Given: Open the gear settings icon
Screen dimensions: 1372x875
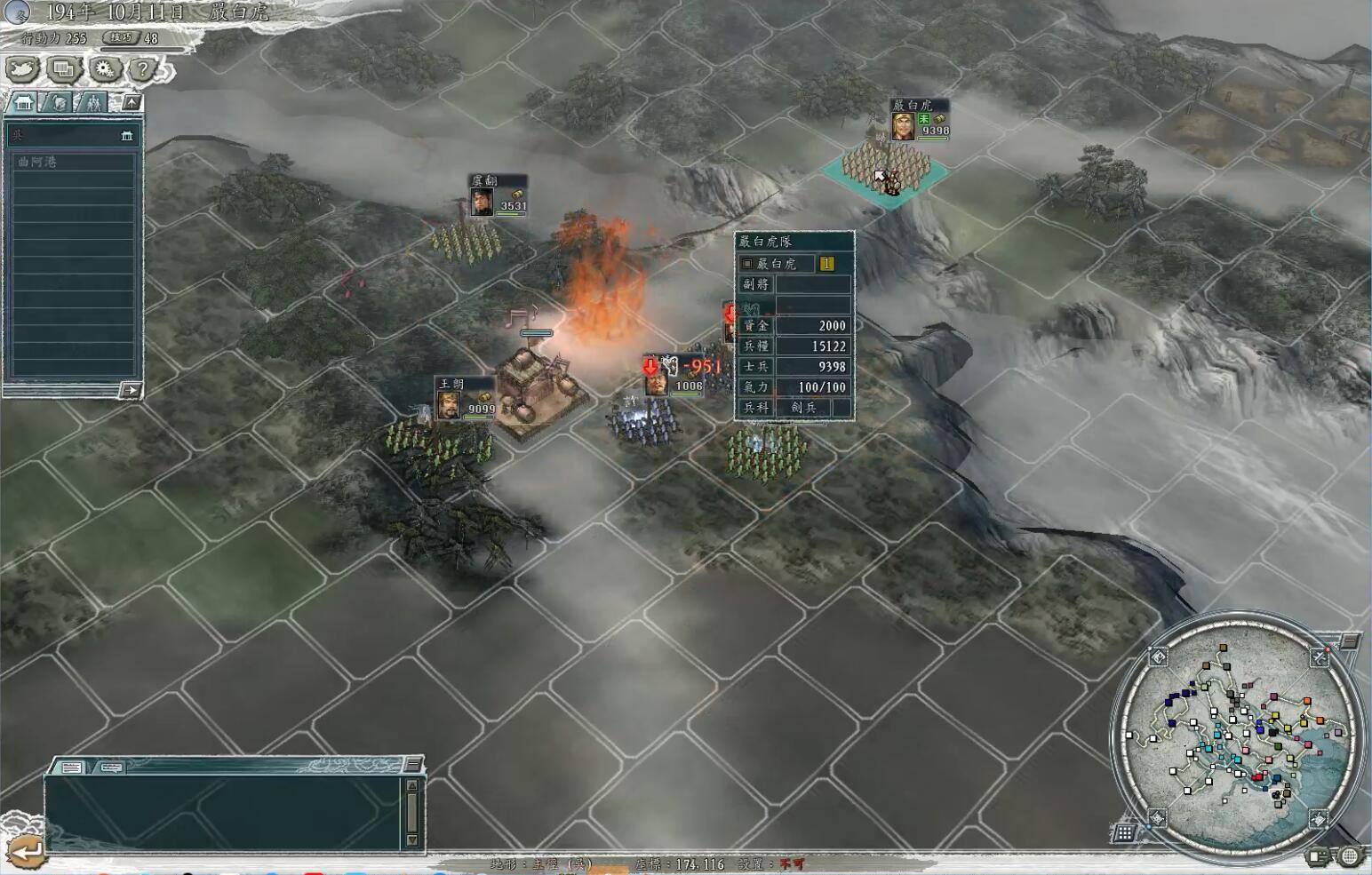Looking at the screenshot, I should coord(104,68).
